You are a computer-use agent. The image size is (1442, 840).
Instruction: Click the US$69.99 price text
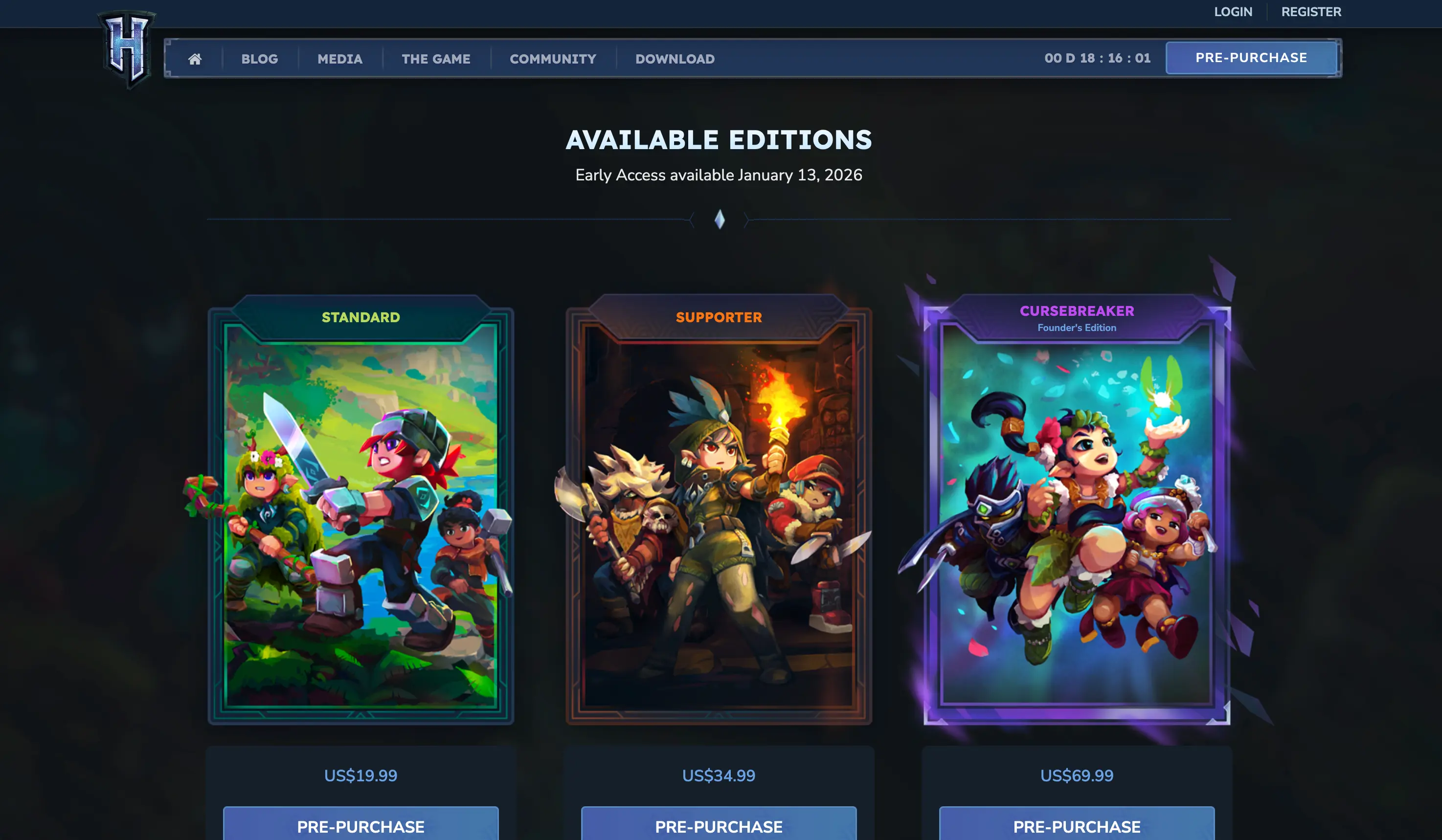coord(1076,776)
